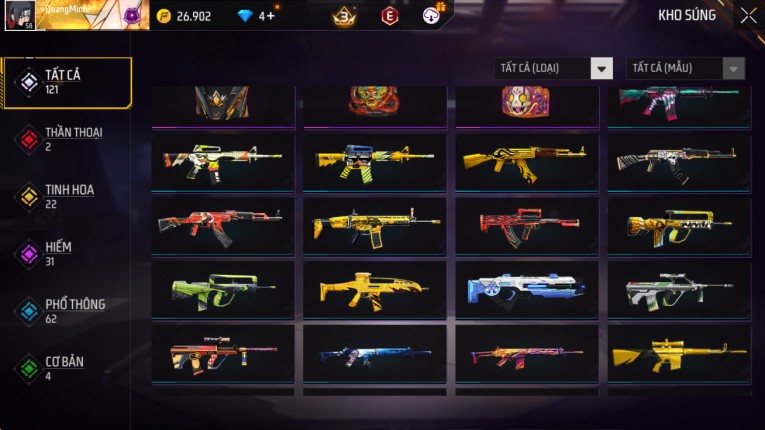Select the TẤT CẢ category tab
Screen dimensions: 765x430
coord(67,82)
